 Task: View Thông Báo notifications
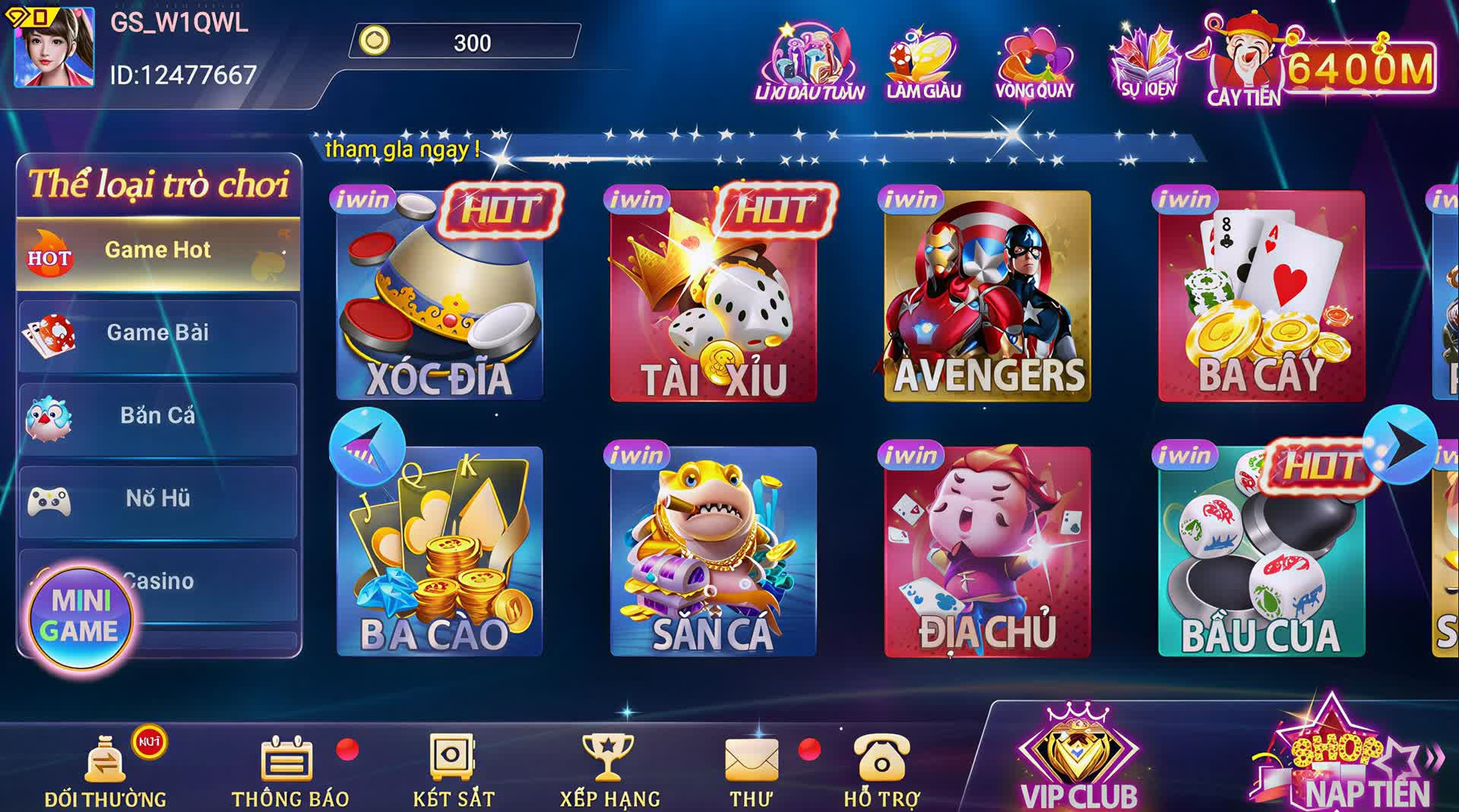pos(289,769)
